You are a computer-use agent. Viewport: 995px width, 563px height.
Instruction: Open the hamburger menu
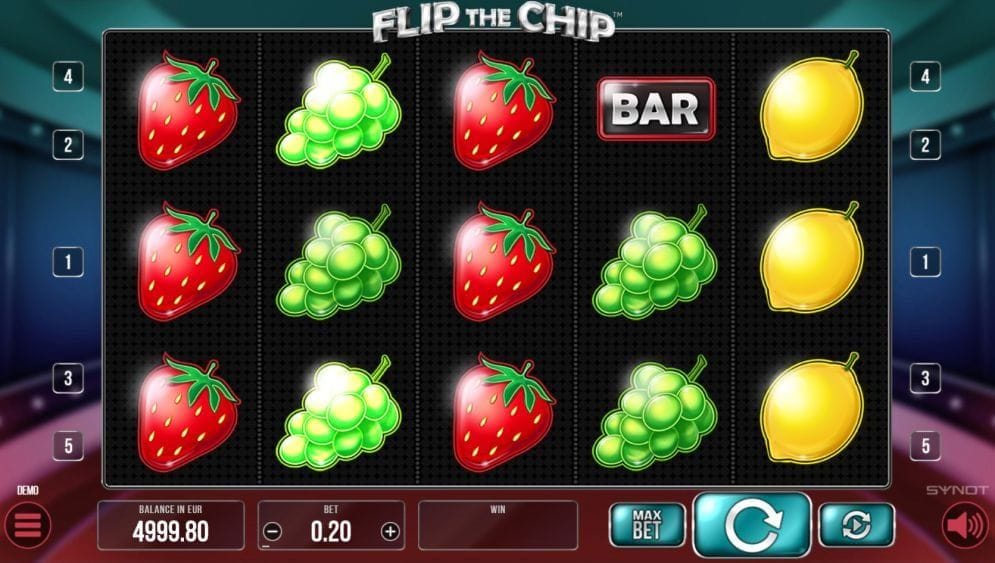27,525
